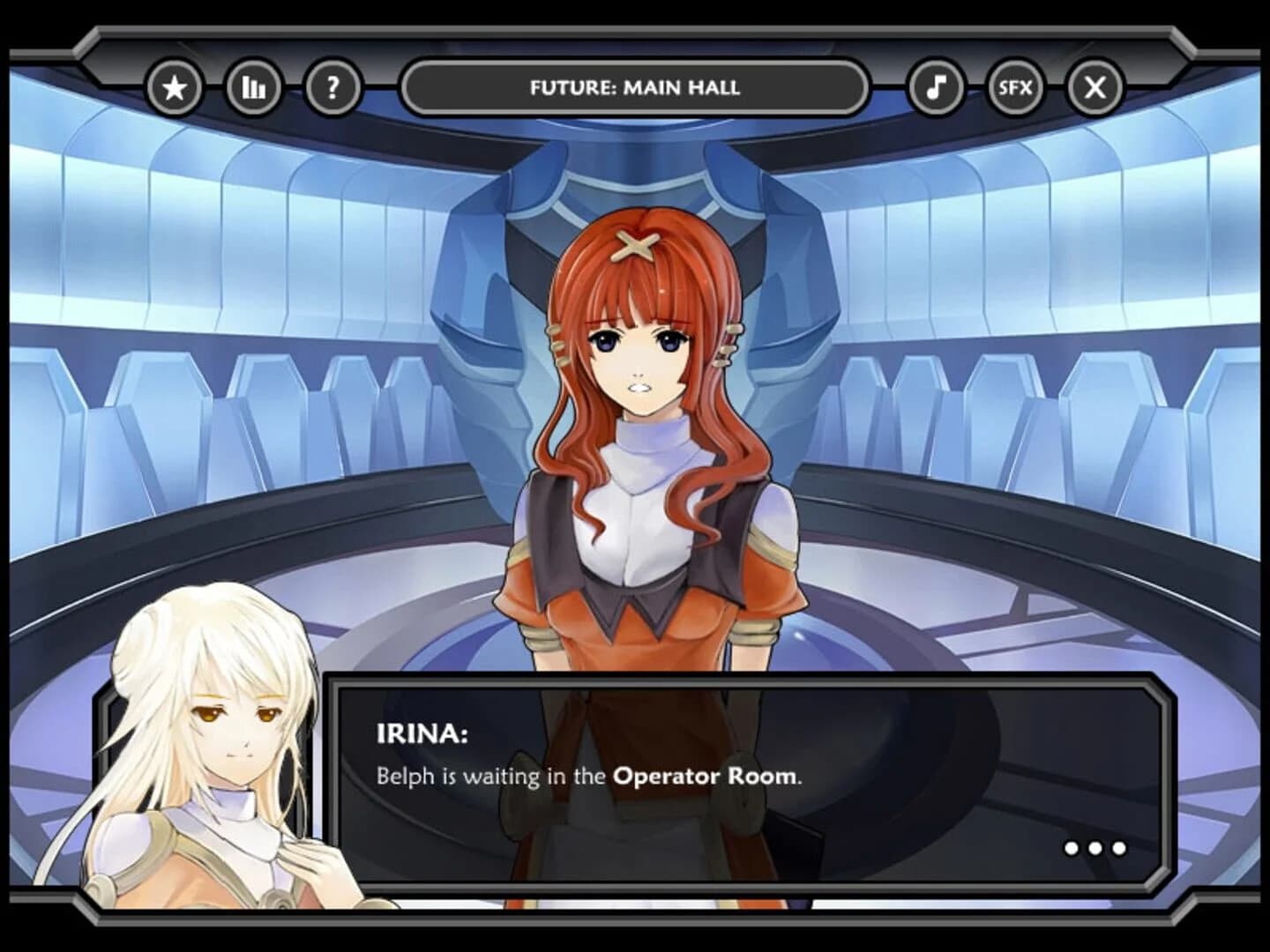Click the X icon on the top bar
Viewport: 1270px width, 952px height.
[1094, 86]
